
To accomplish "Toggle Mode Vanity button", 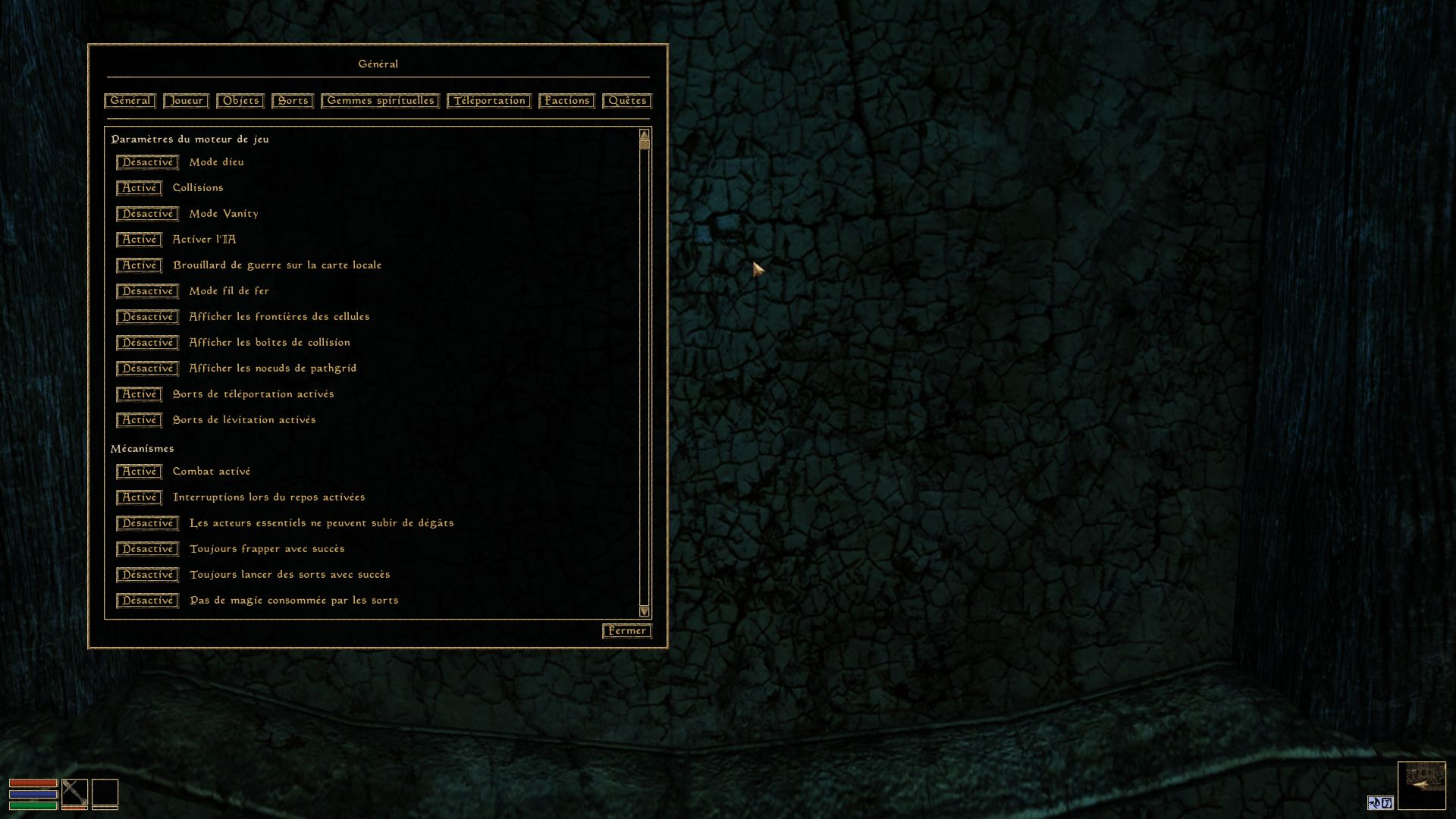I will point(147,214).
